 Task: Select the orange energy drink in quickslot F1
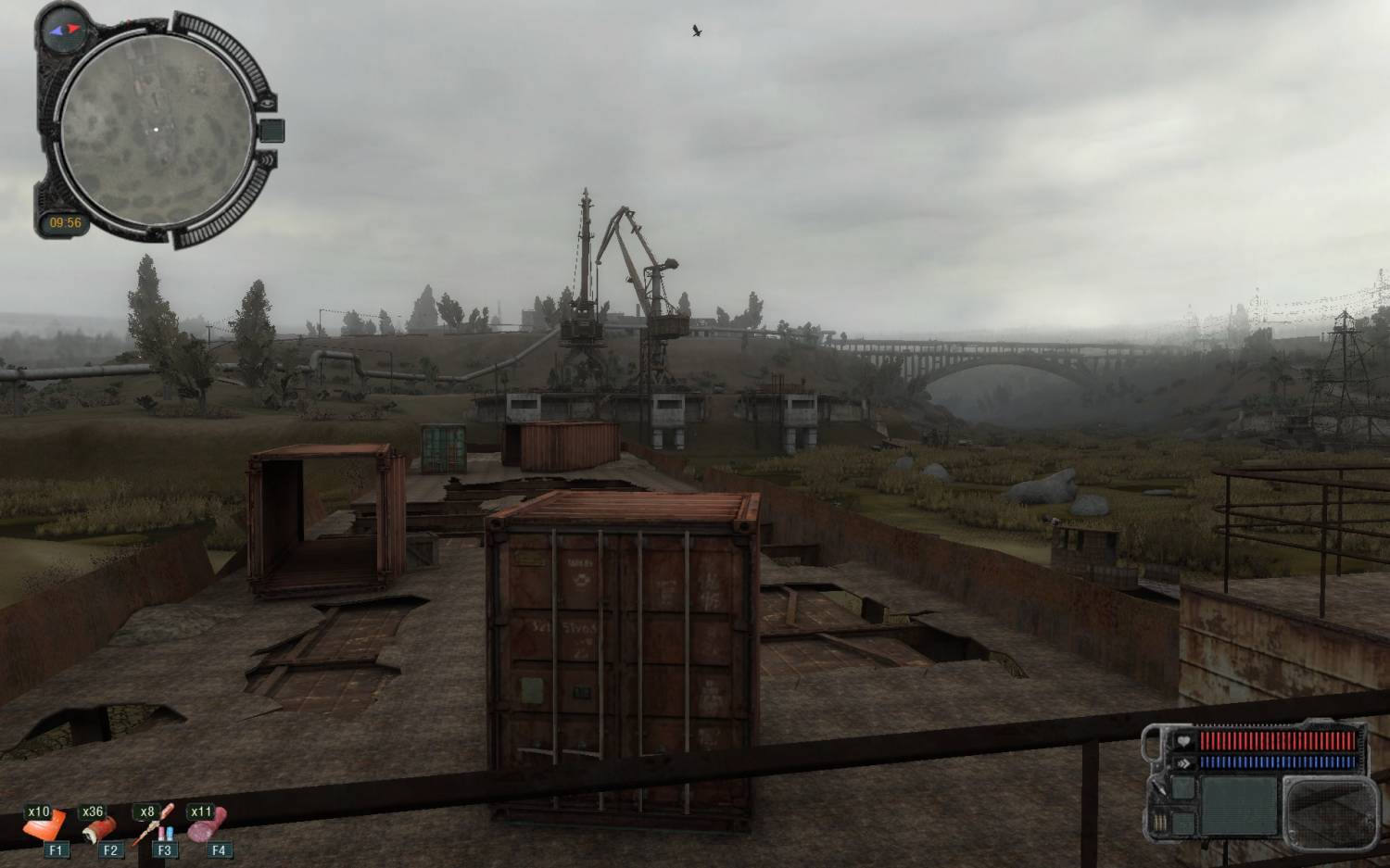coord(44,825)
